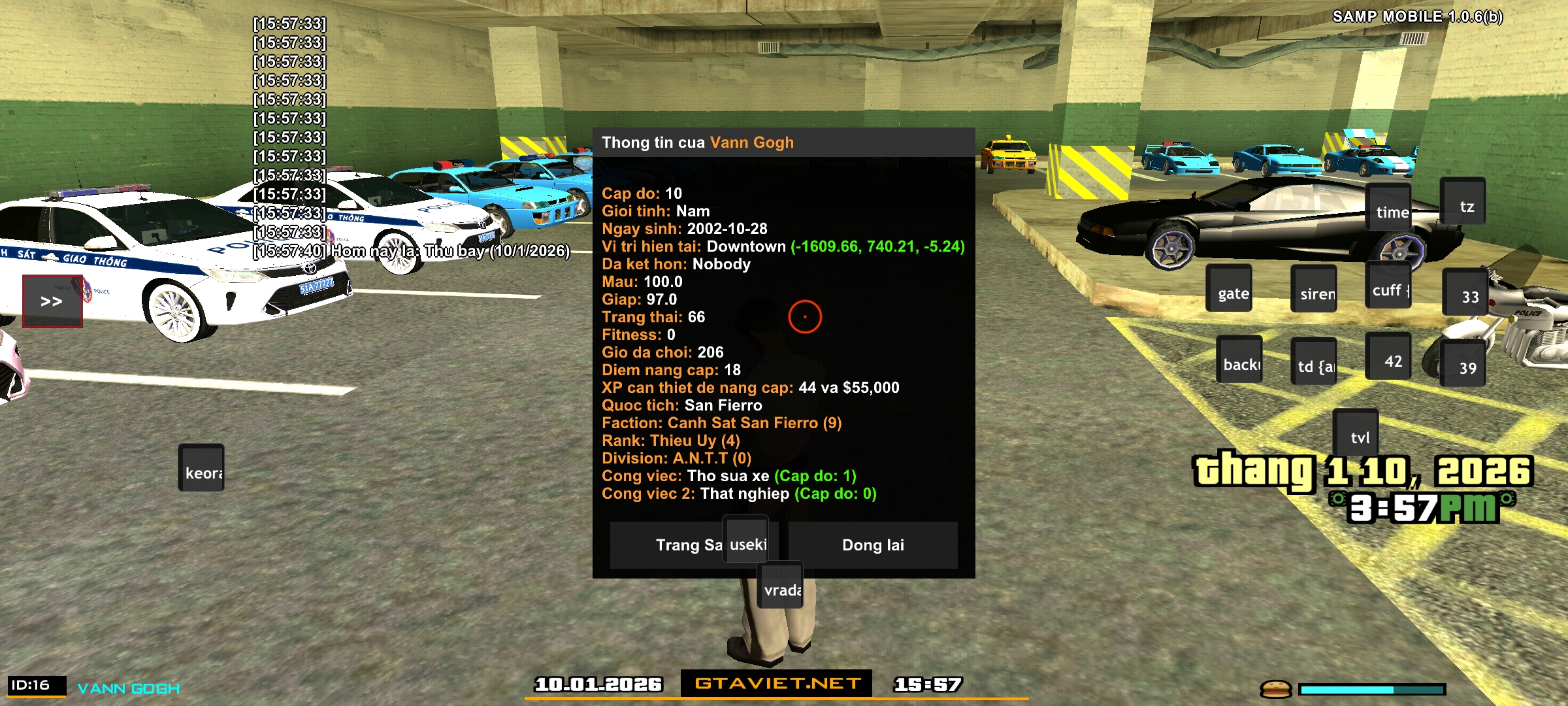Activate the siren shortcut button
This screenshot has width=1568, height=706.
pos(1314,289)
